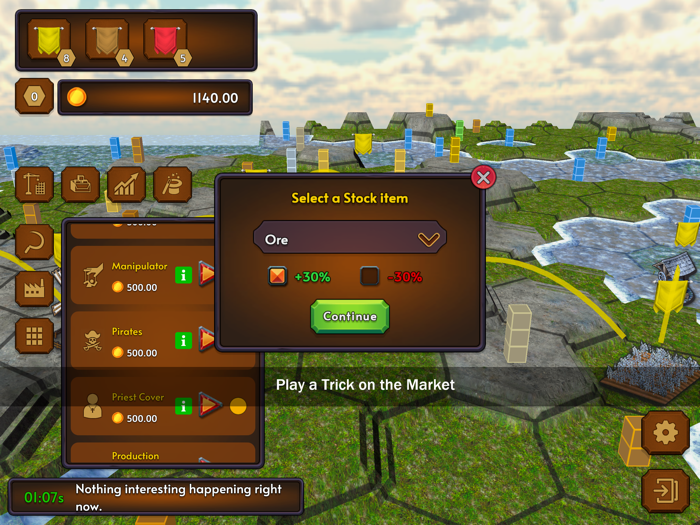Play the Priest Cover trick arrow
This screenshot has width=700, height=525.
209,406
